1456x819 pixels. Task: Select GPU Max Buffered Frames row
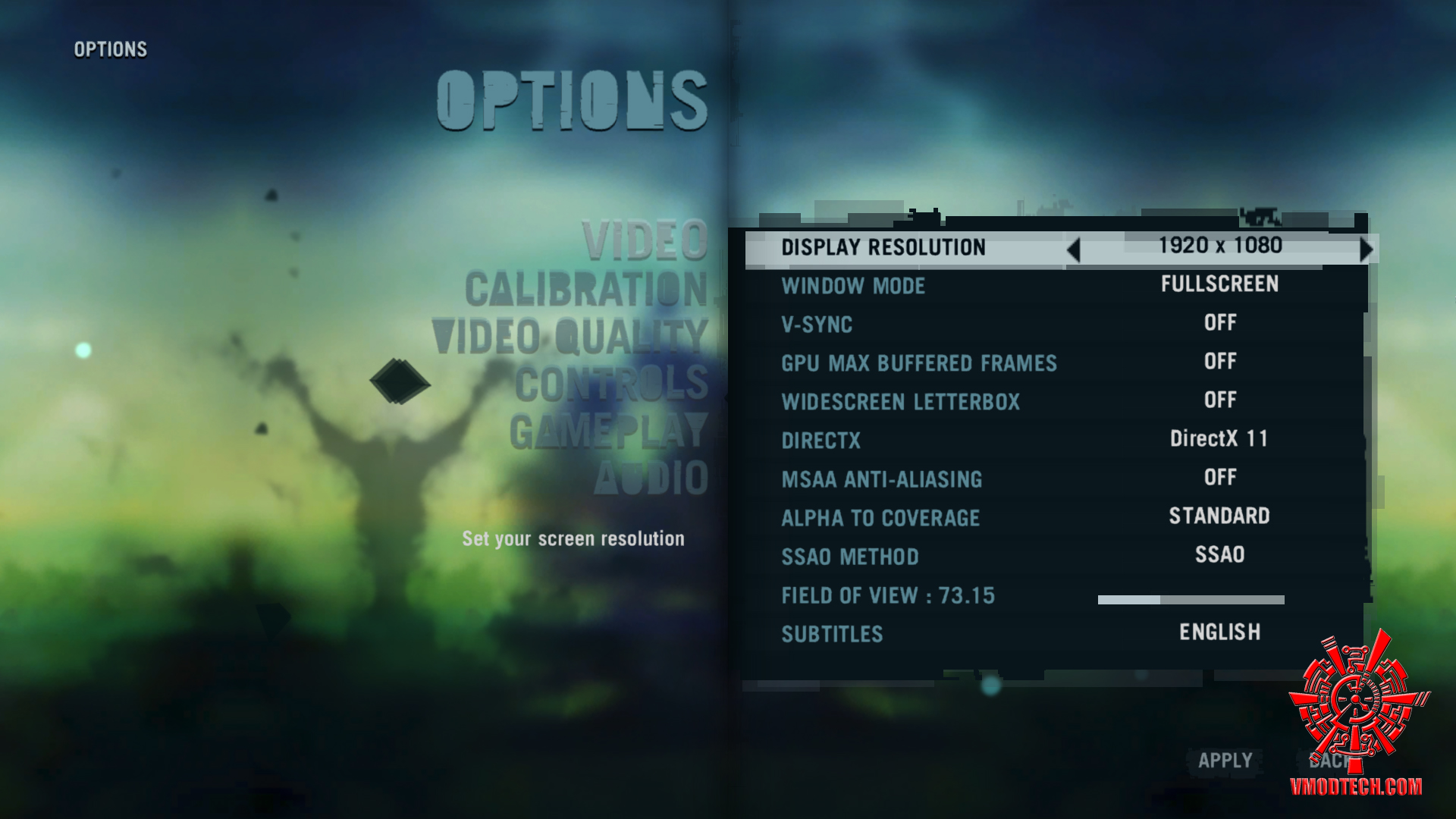coord(919,363)
